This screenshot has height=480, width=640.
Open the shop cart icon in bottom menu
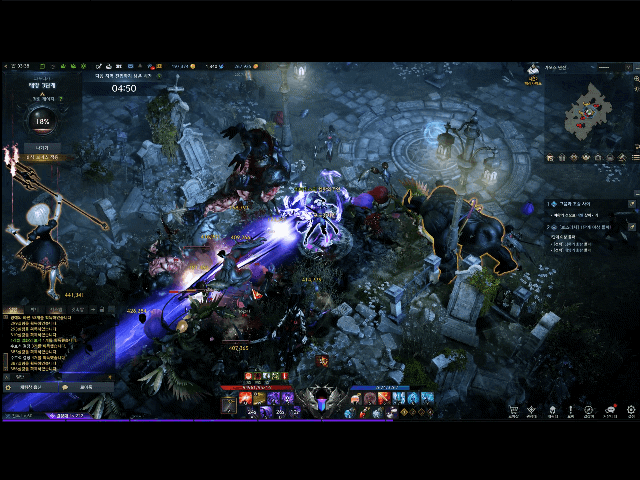(513, 410)
